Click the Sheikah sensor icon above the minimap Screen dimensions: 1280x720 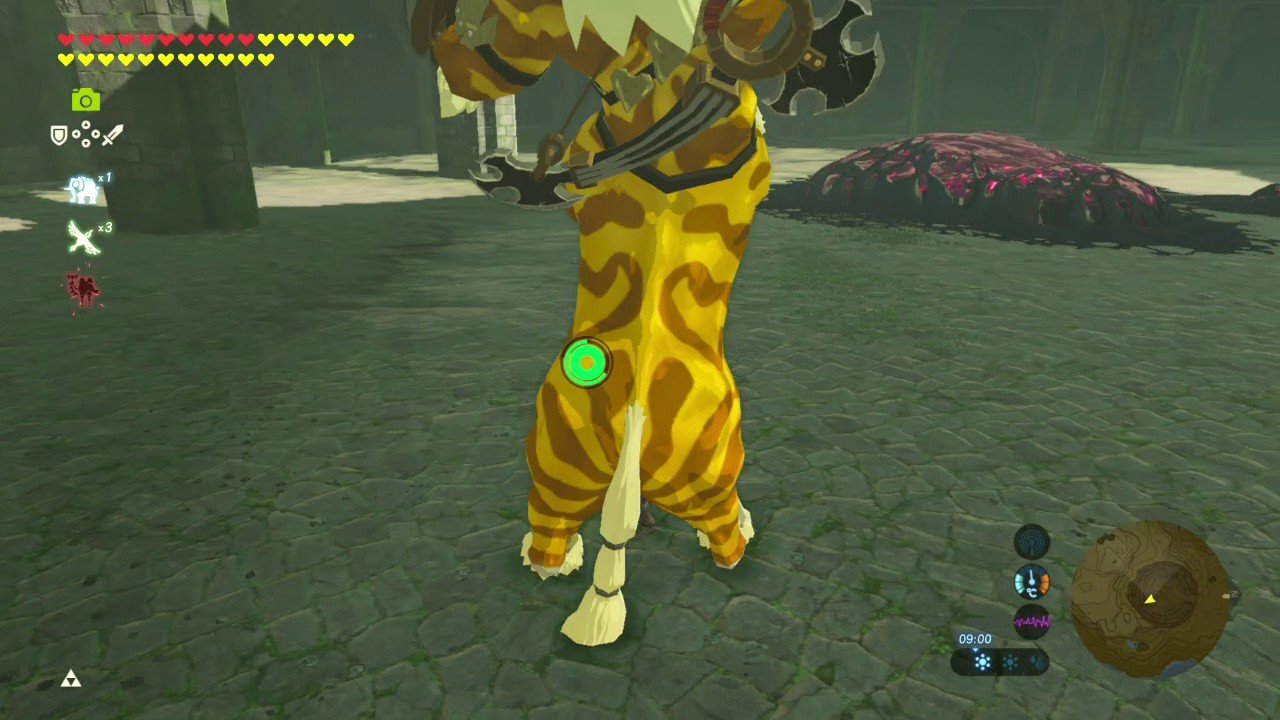pos(1032,541)
